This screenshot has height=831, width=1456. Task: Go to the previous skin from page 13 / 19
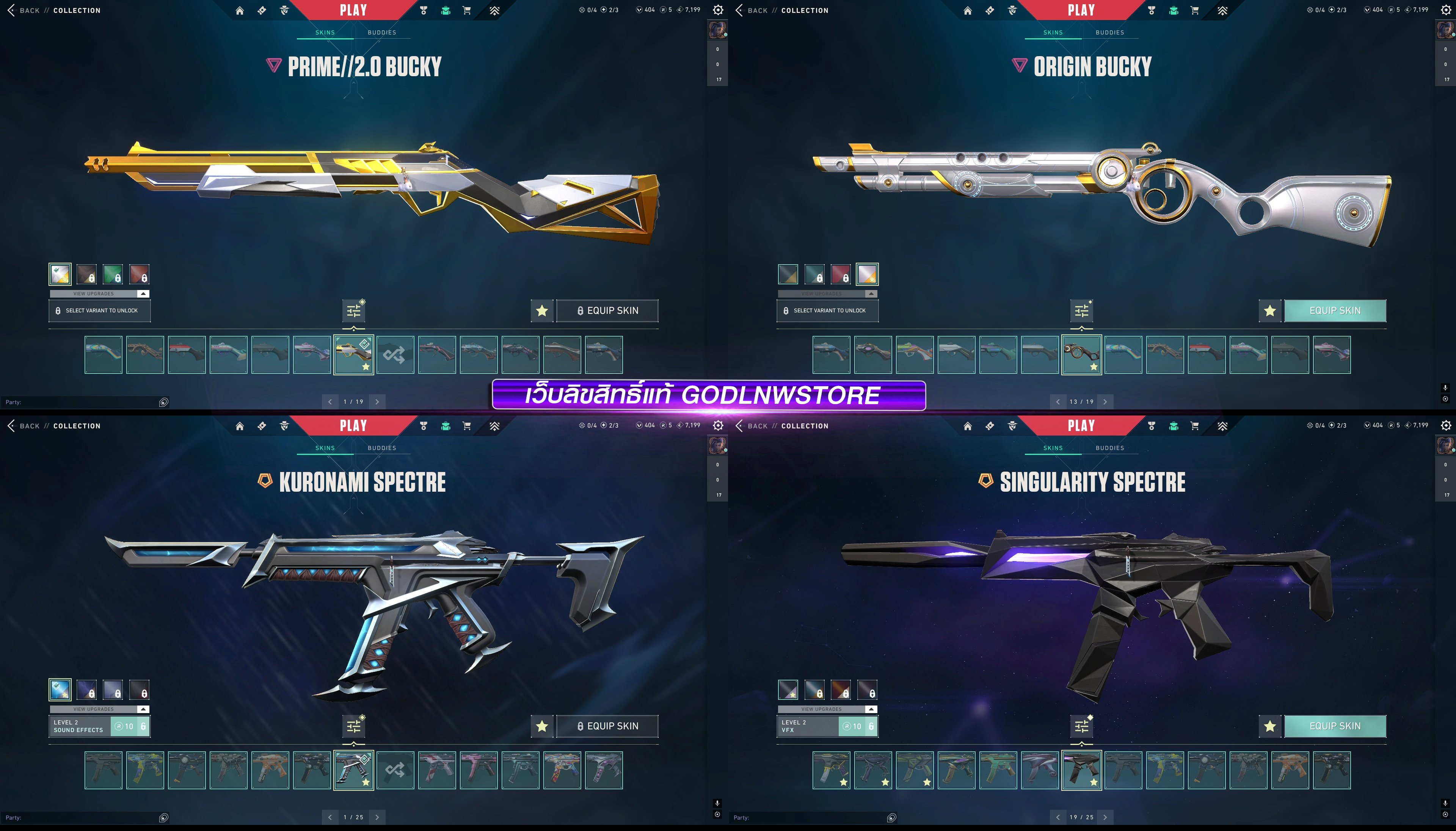(x=1057, y=402)
